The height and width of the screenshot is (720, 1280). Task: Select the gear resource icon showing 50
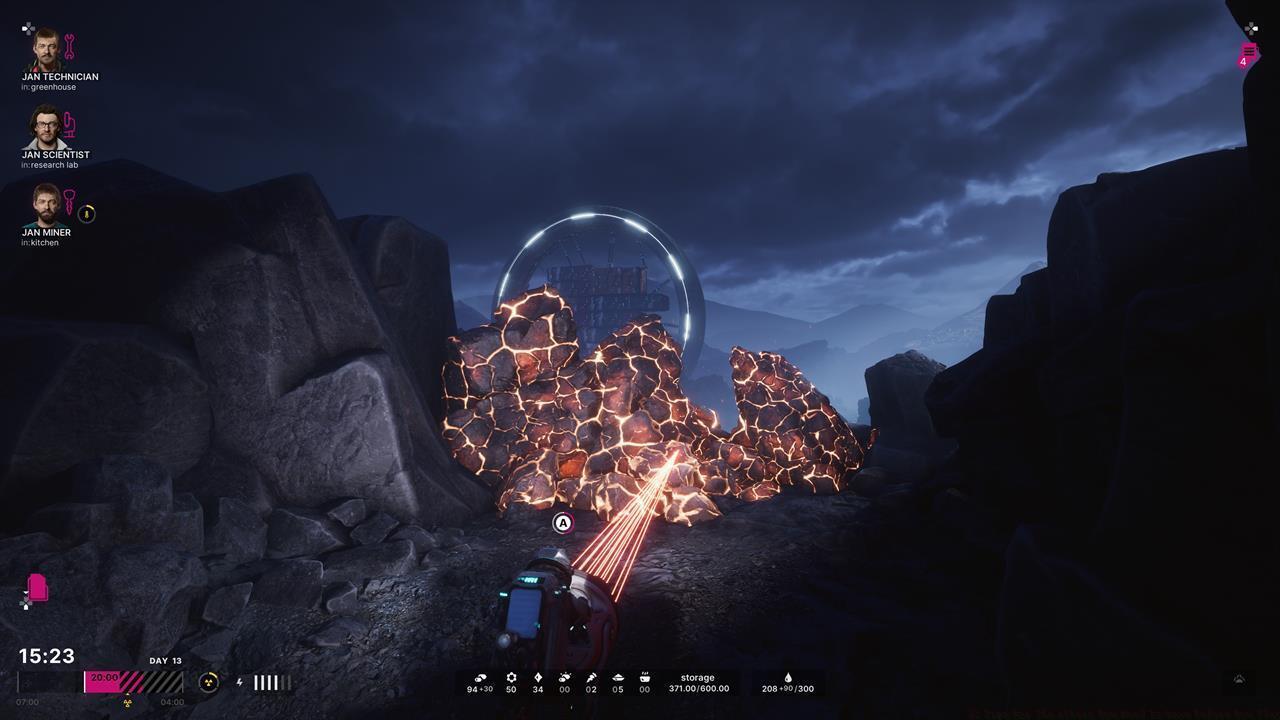pyautogui.click(x=510, y=677)
